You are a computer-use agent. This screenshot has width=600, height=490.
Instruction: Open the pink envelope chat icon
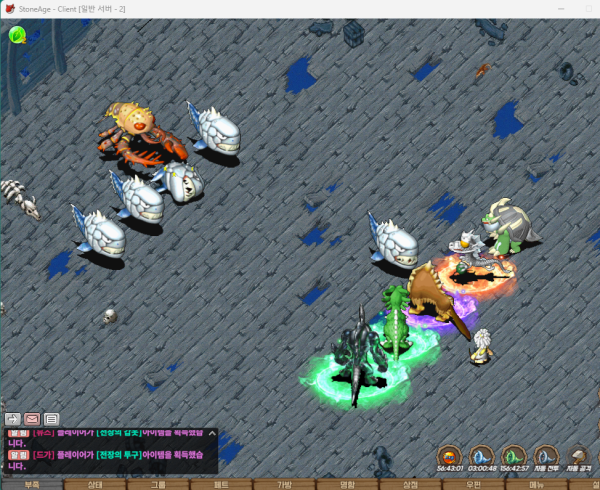[32, 419]
